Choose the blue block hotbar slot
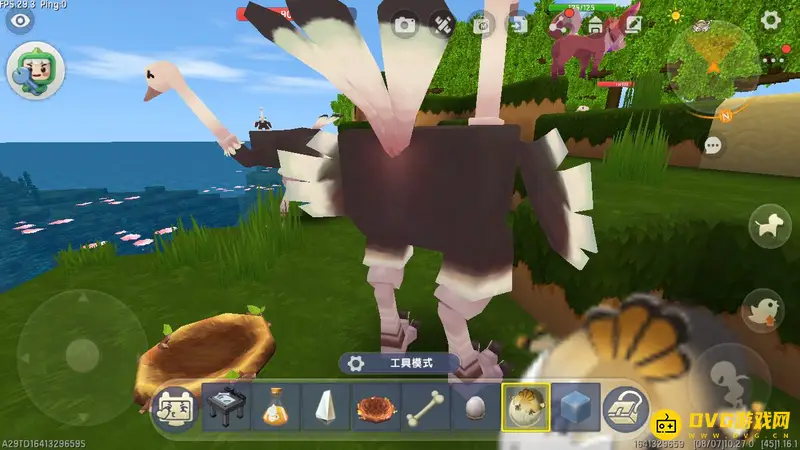This screenshot has width=800, height=450. 575,407
